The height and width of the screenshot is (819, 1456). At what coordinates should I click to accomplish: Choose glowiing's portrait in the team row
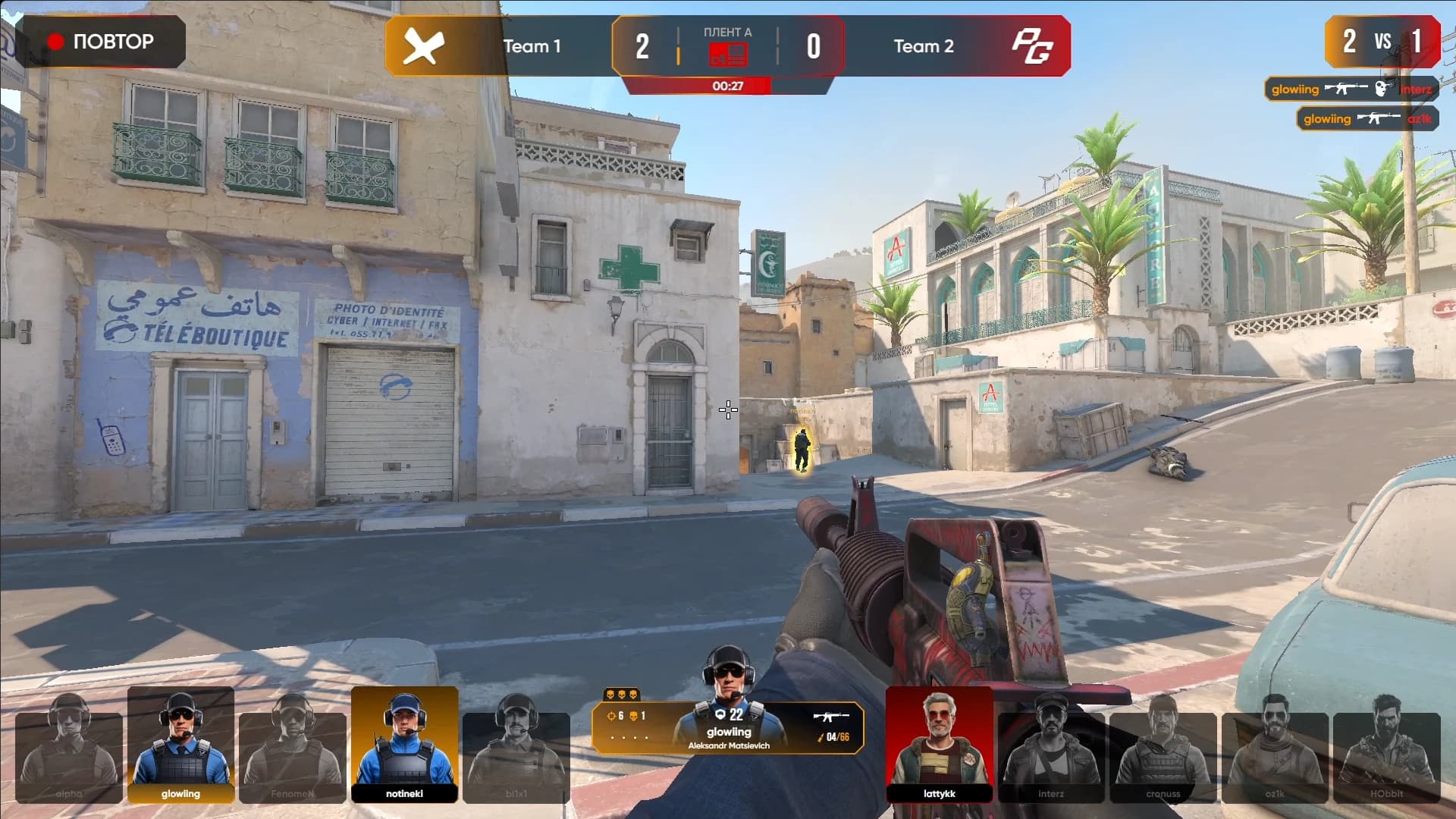(180, 745)
